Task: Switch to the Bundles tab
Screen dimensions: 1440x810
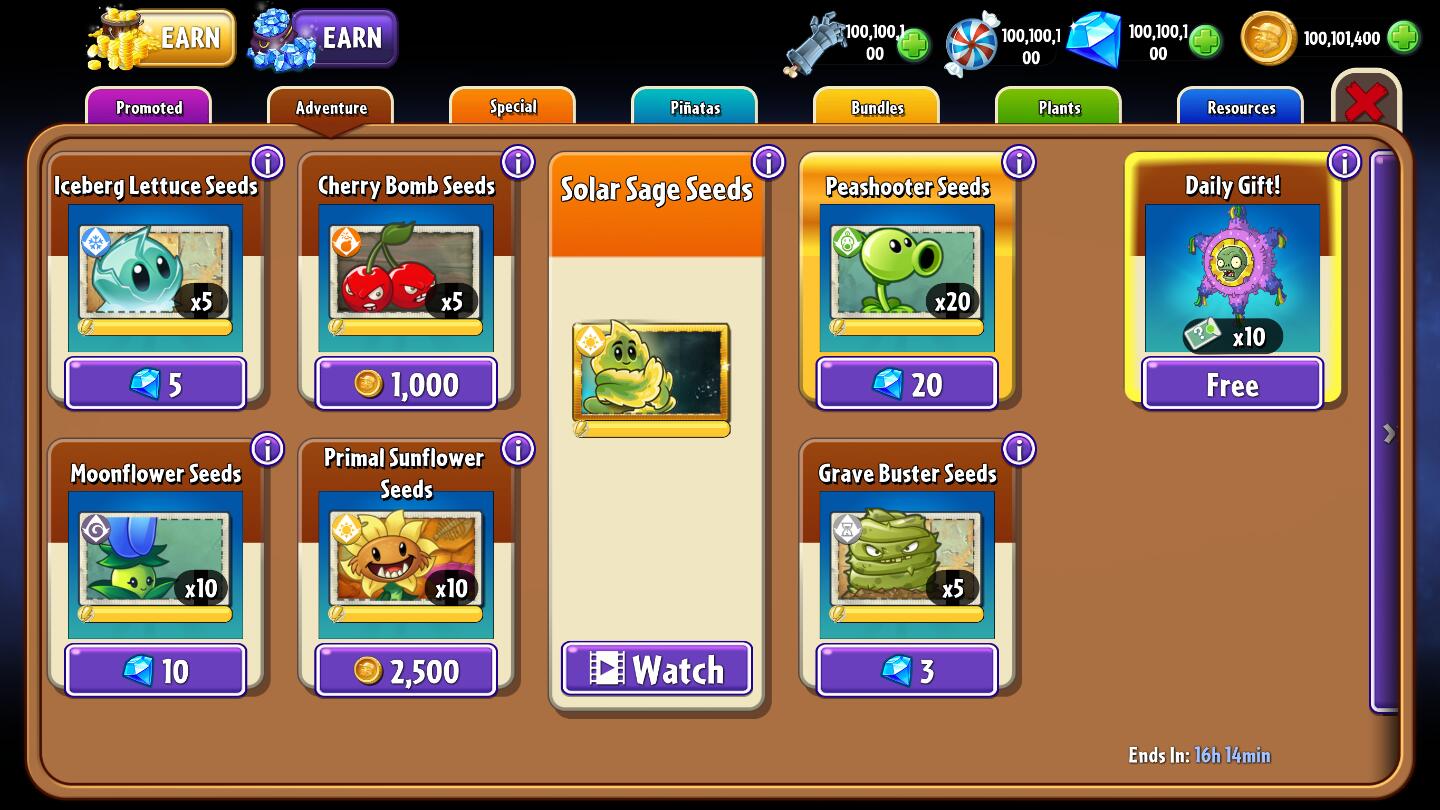Action: pyautogui.click(x=875, y=107)
